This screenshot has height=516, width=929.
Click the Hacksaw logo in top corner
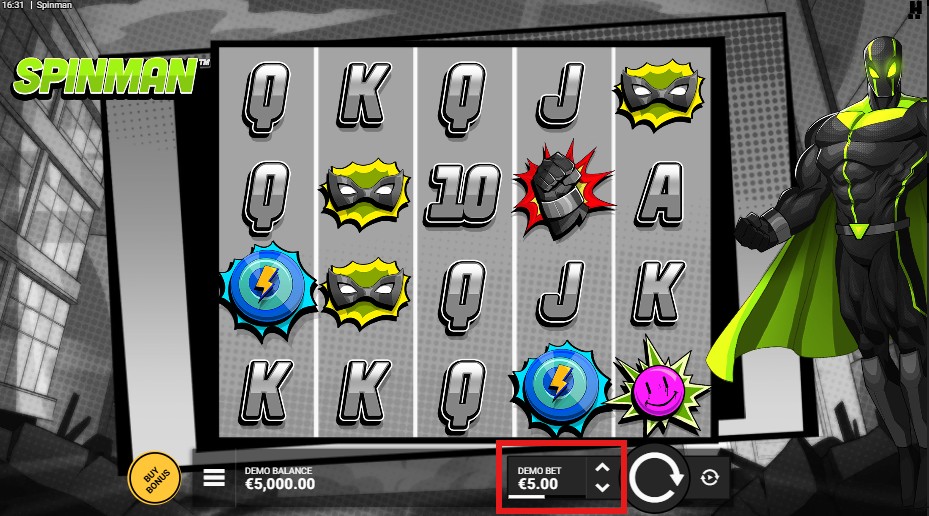[915, 10]
